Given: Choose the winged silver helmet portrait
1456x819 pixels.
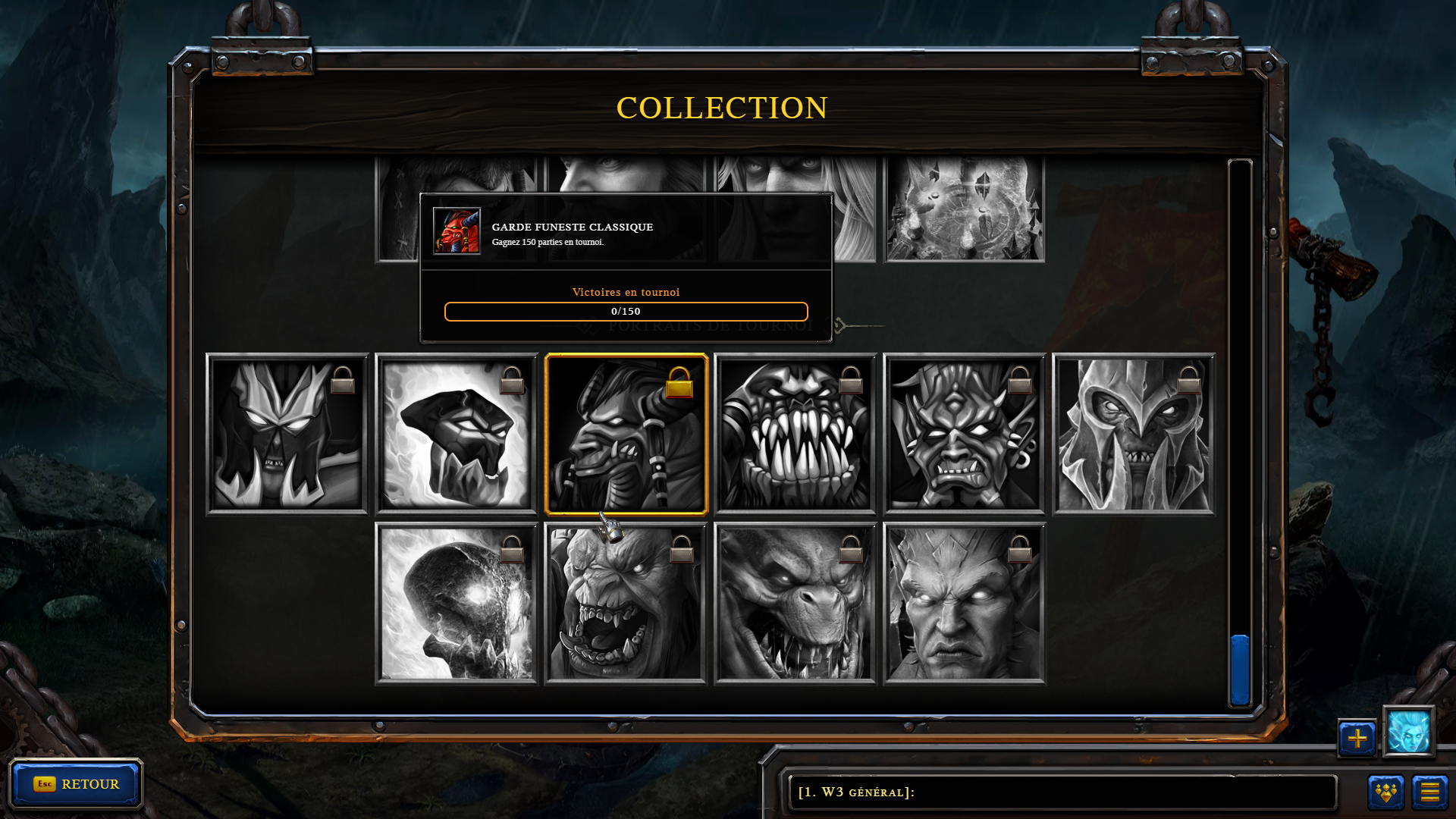Looking at the screenshot, I should pos(1133,434).
